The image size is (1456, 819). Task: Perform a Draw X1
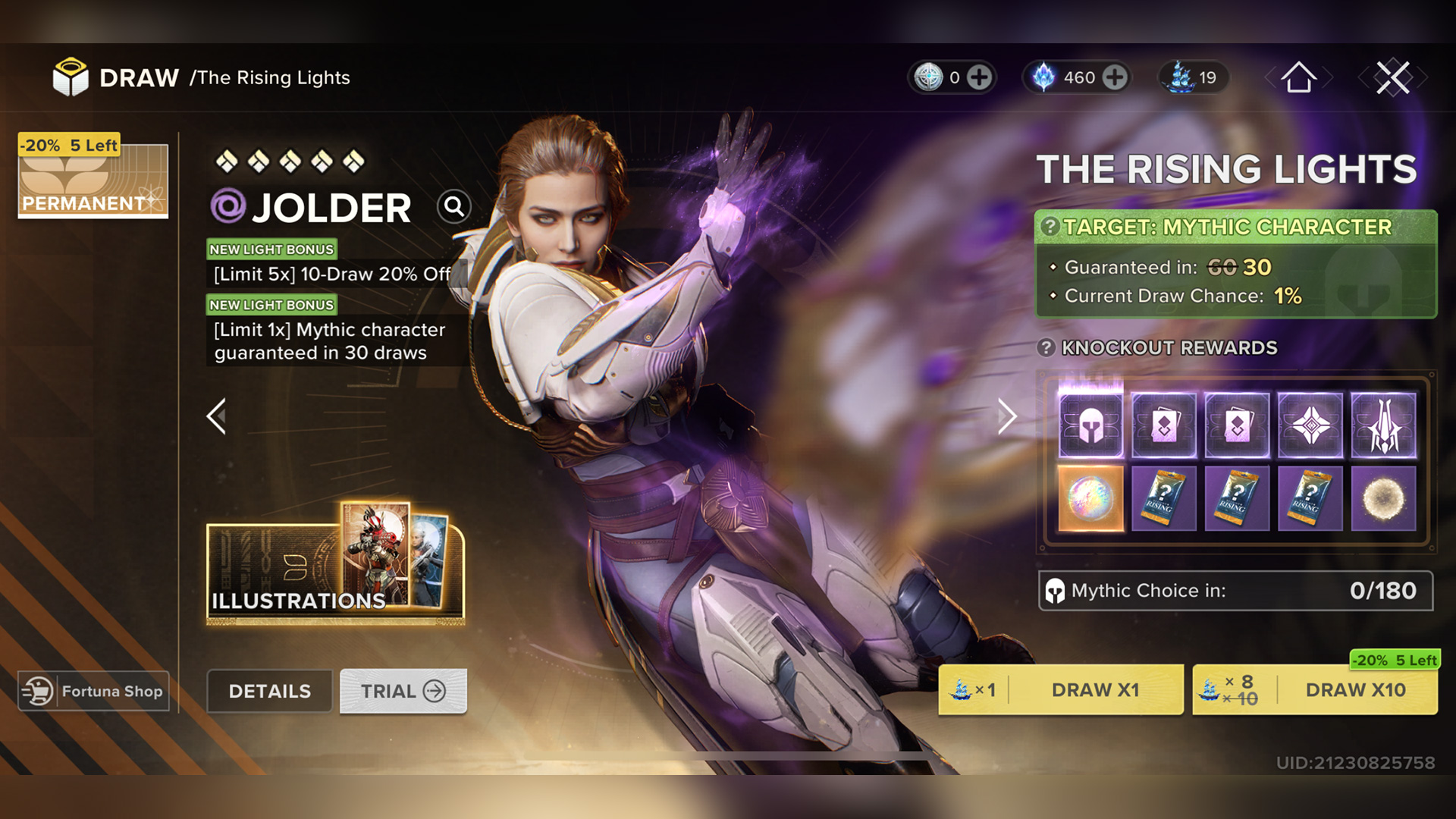(x=1060, y=690)
